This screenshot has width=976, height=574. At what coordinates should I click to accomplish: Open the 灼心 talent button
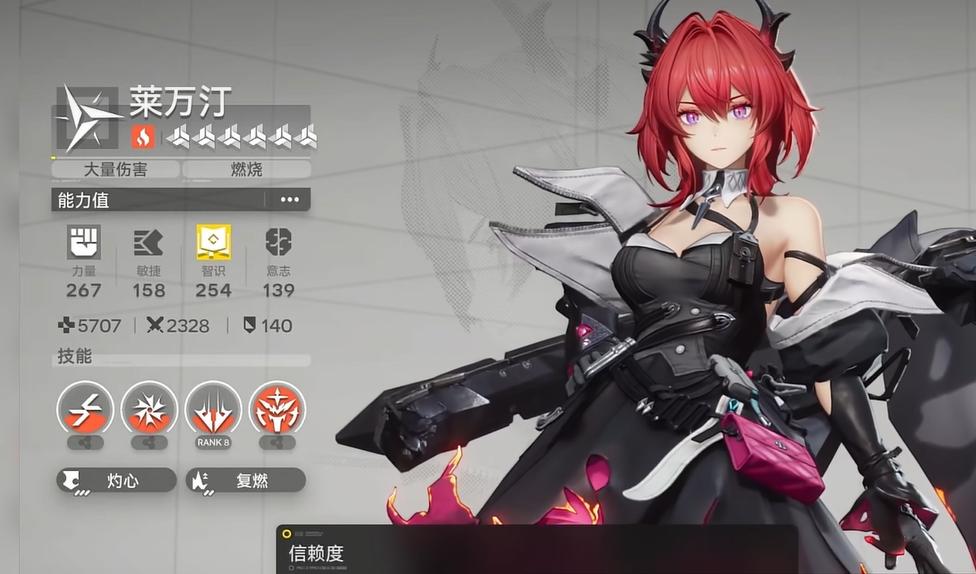(x=116, y=481)
